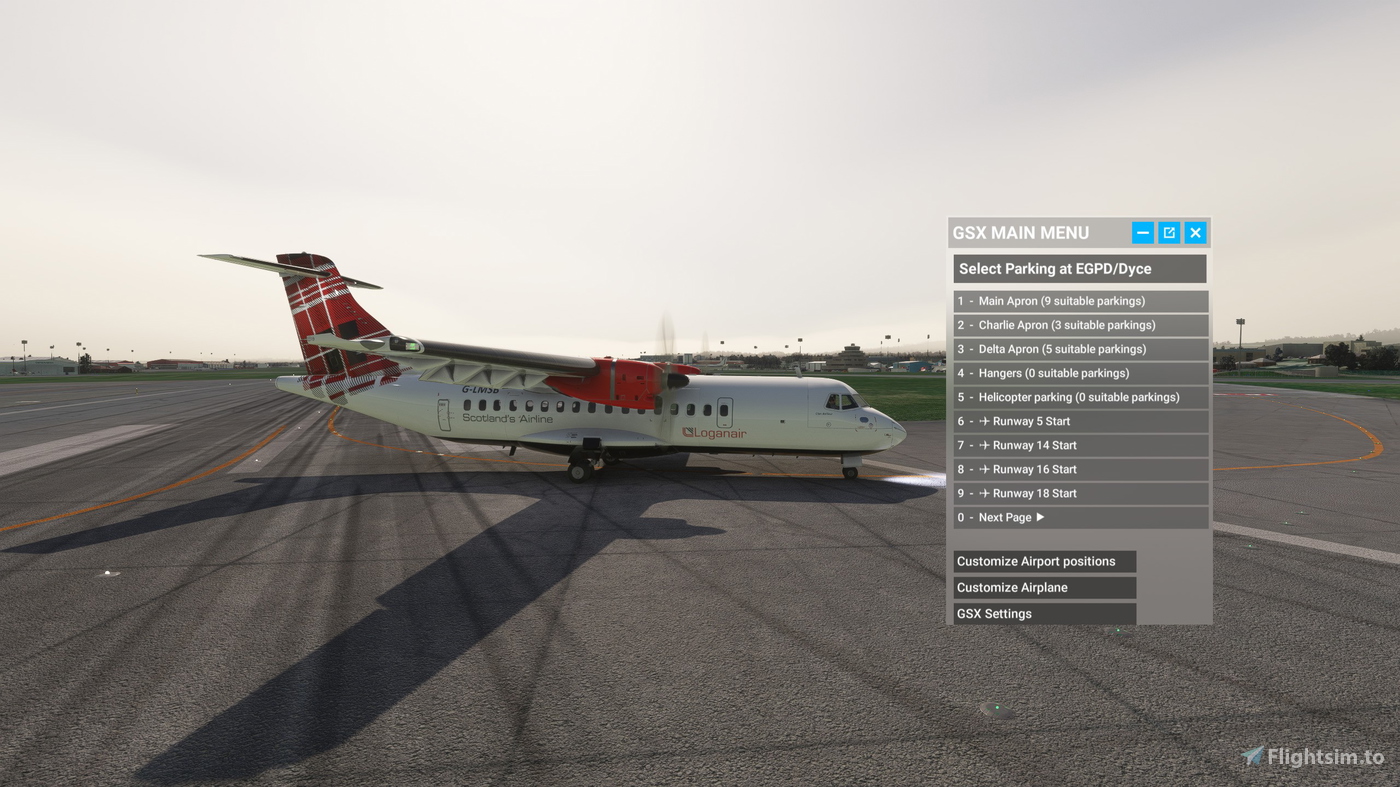The image size is (1400, 787).
Task: Open Main Apron parking list
Action: click(1062, 300)
